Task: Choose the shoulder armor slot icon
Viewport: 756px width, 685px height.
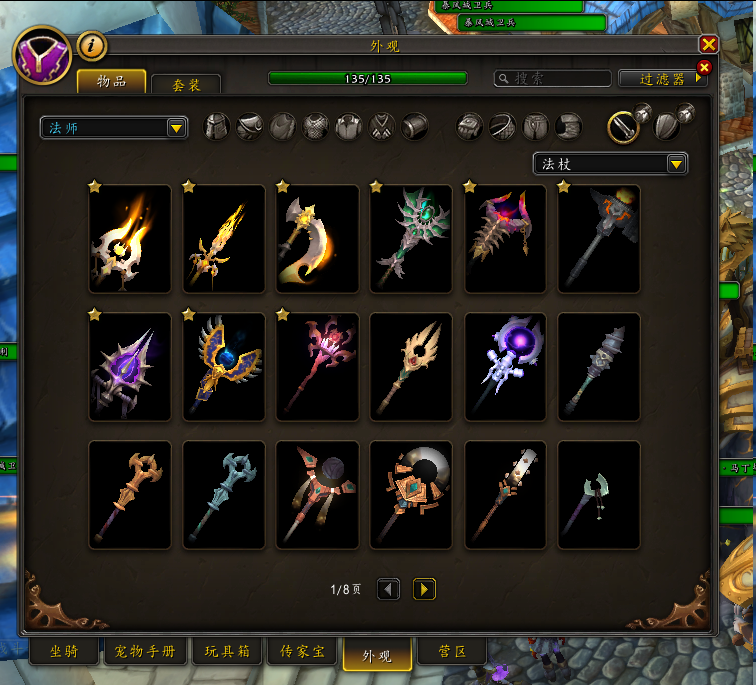Action: 250,127
